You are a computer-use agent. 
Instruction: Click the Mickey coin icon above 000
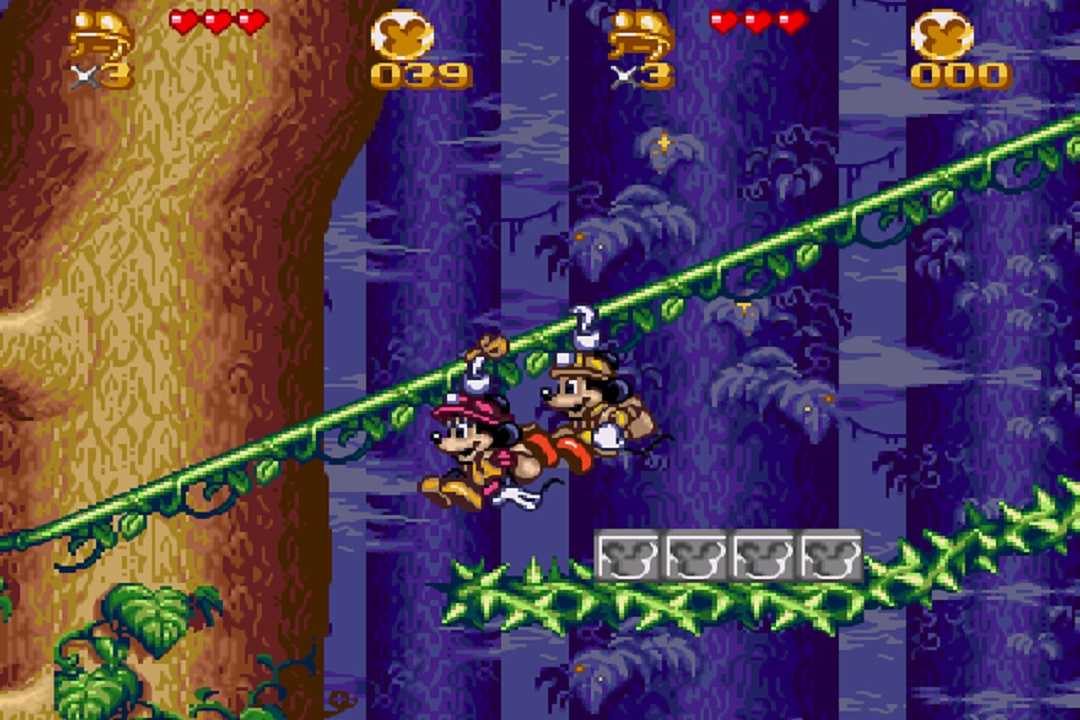(x=942, y=34)
